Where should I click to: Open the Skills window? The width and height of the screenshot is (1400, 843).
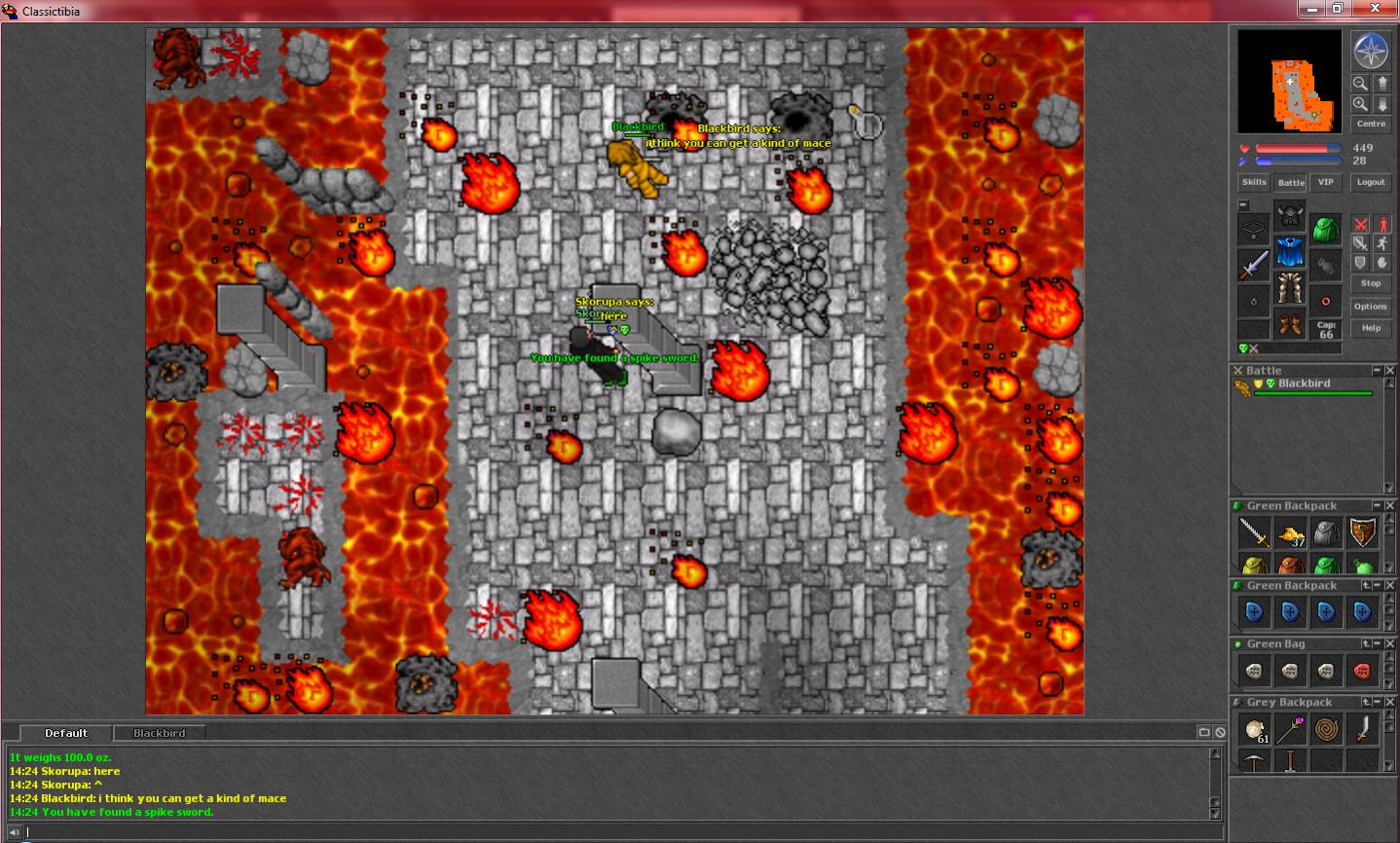pyautogui.click(x=1254, y=182)
